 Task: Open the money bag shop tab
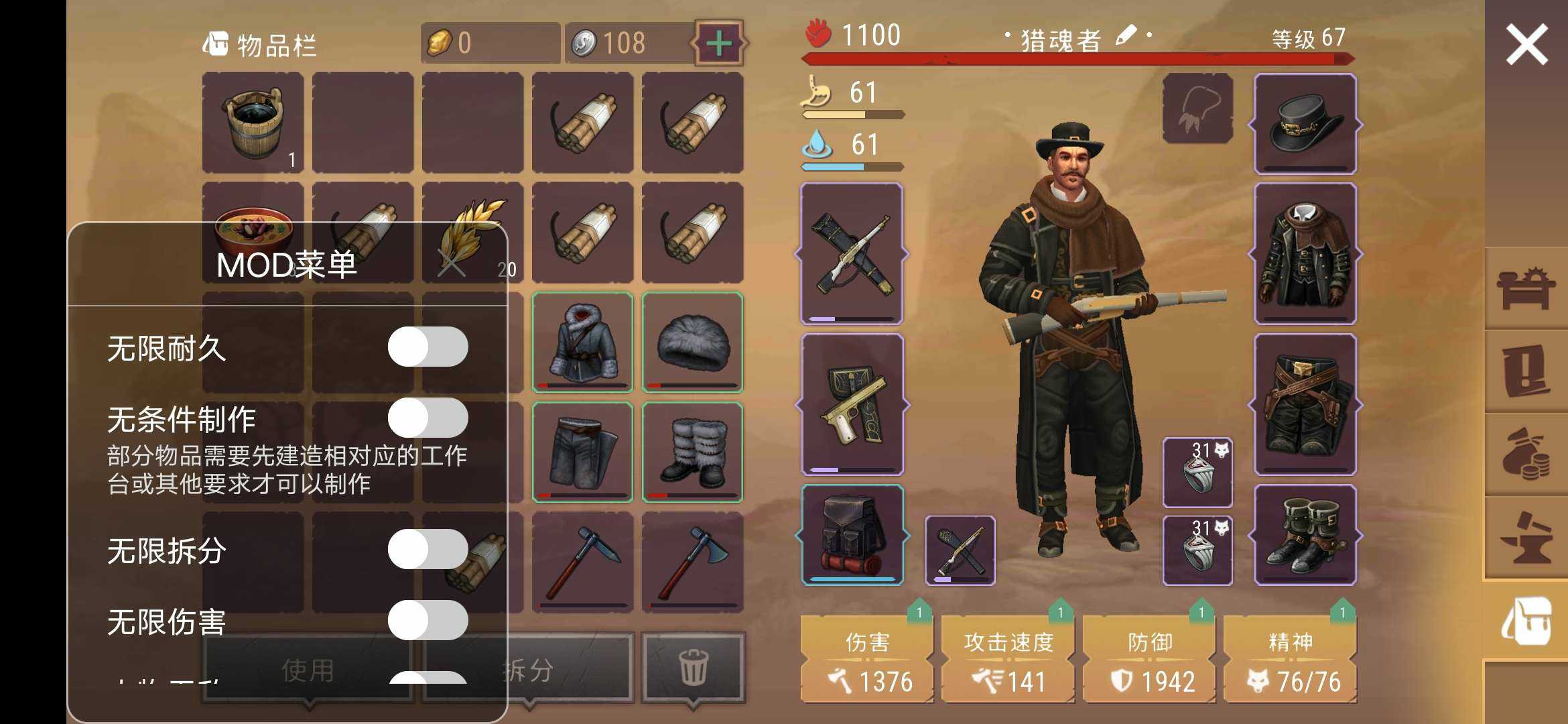point(1526,455)
